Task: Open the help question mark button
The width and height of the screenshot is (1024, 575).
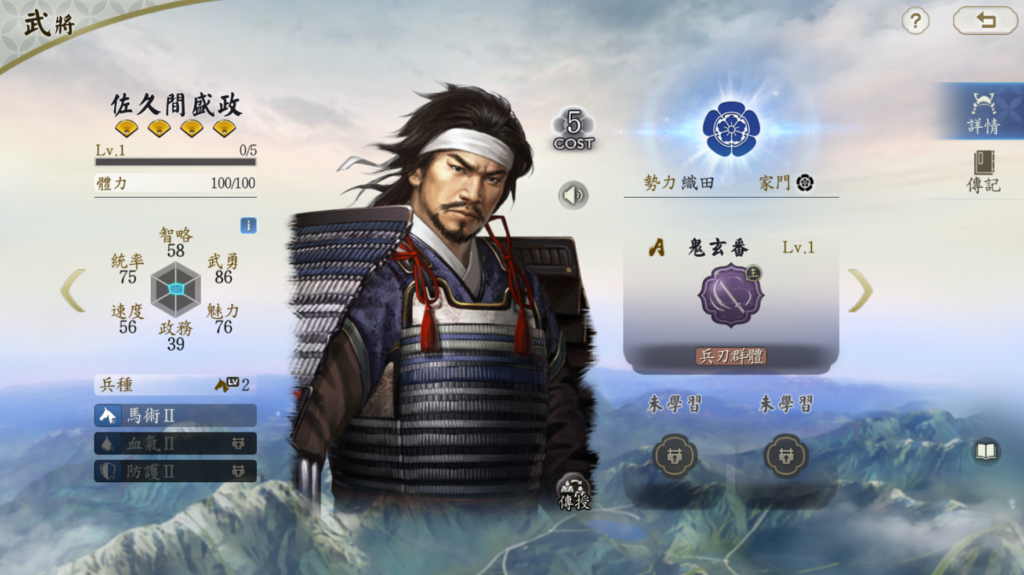Action: [915, 21]
